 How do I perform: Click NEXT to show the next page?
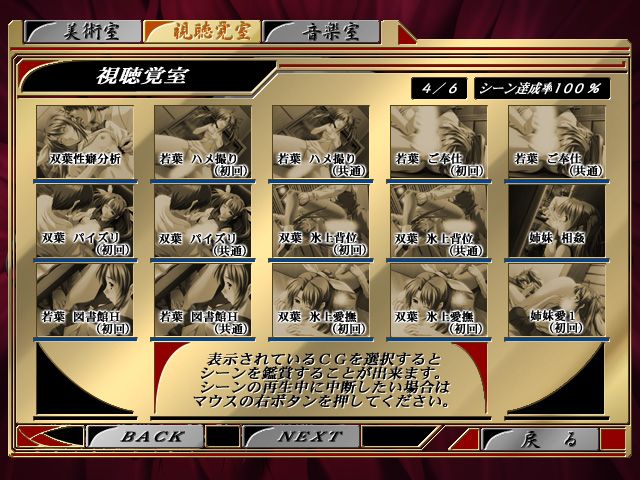click(308, 437)
